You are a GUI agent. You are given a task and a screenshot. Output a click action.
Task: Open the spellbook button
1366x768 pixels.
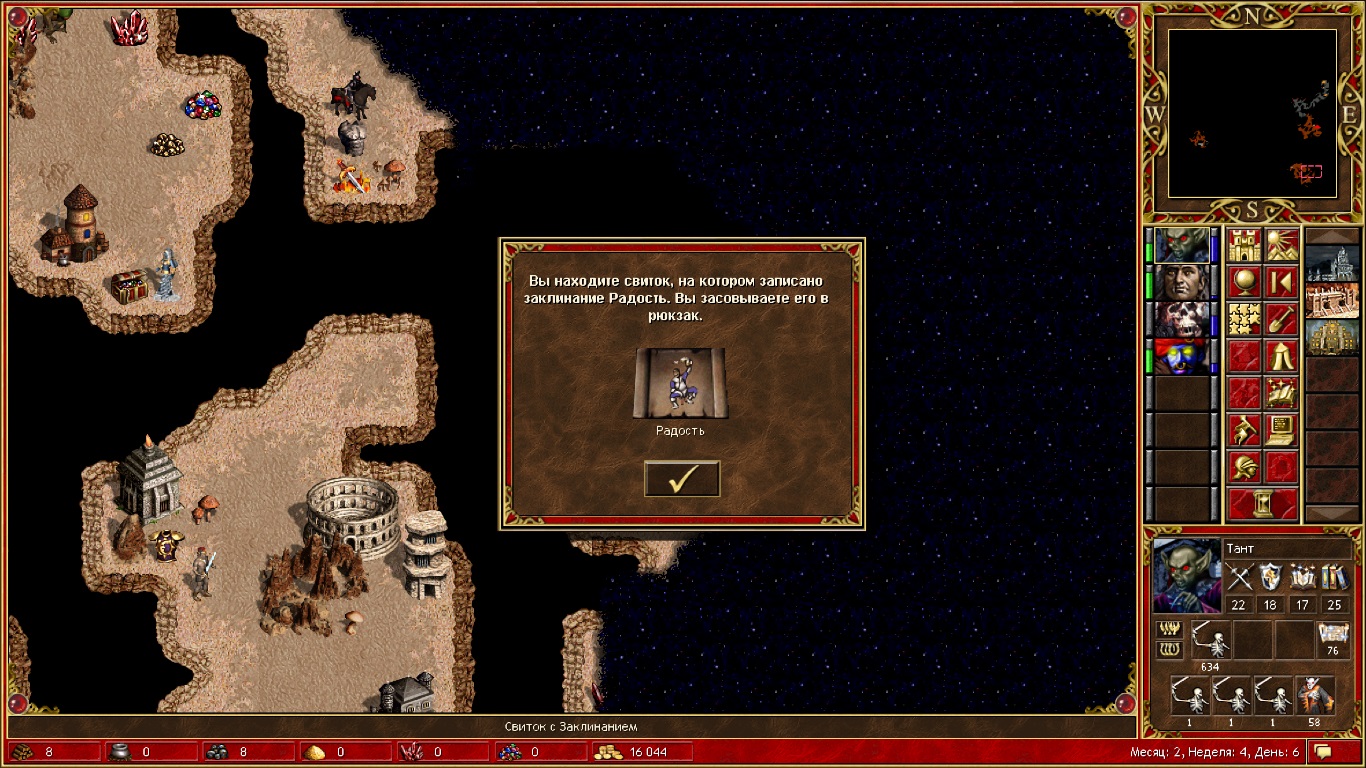[x=1281, y=394]
